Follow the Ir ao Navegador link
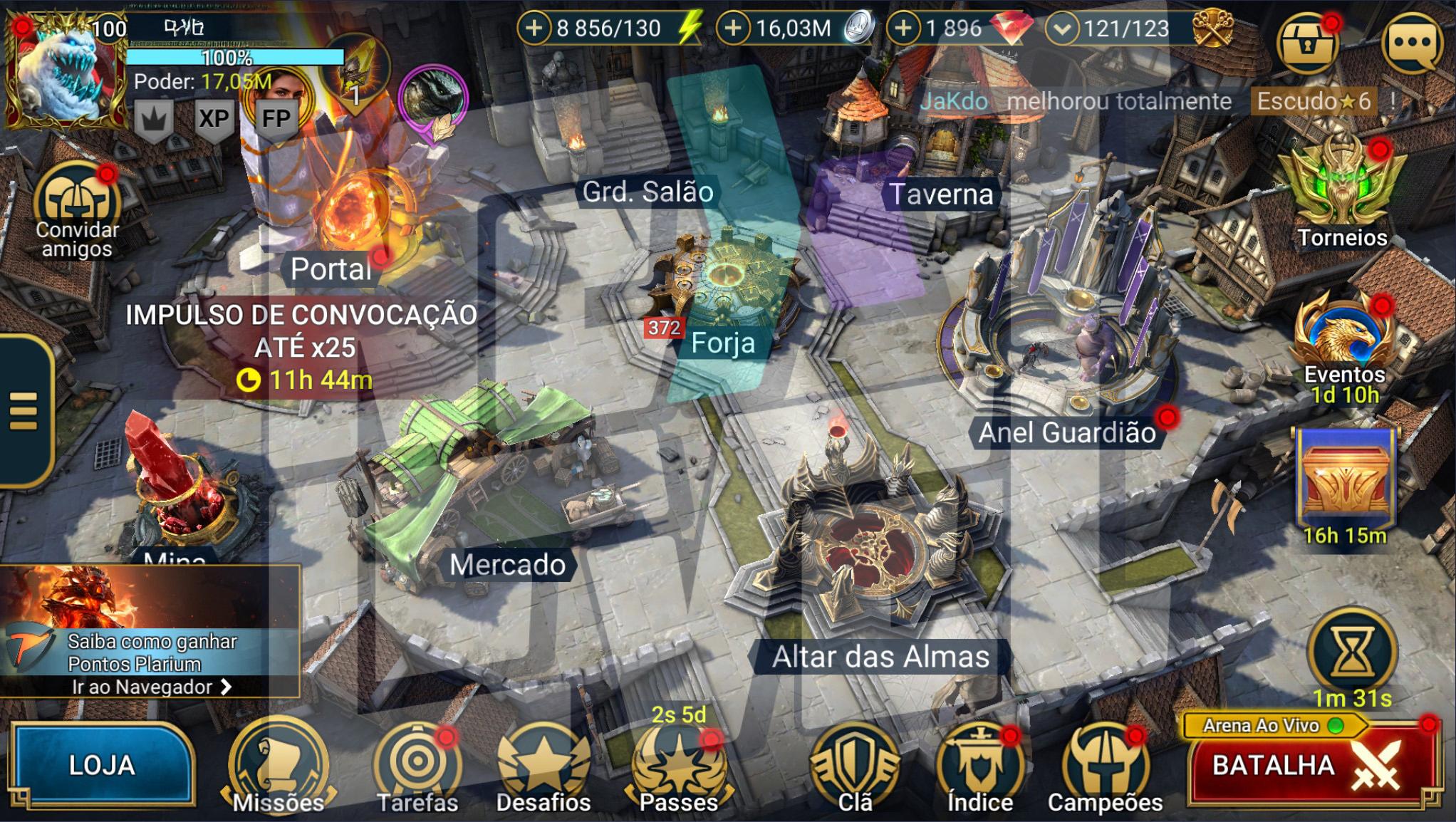 point(151,687)
